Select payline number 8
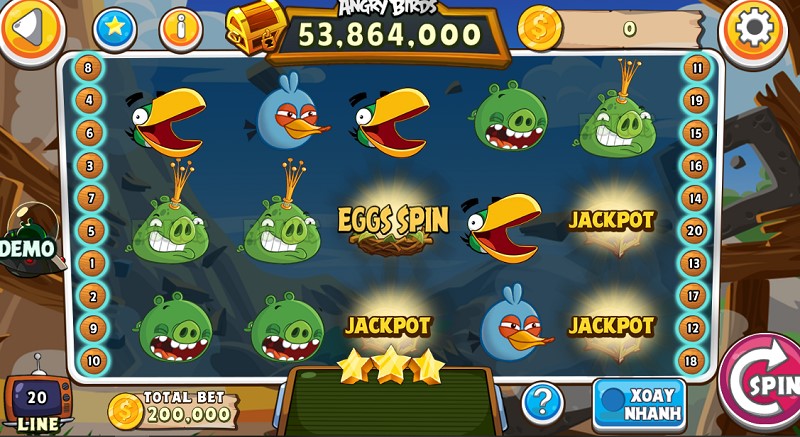Screen dimensions: 800x437 tap(89, 69)
